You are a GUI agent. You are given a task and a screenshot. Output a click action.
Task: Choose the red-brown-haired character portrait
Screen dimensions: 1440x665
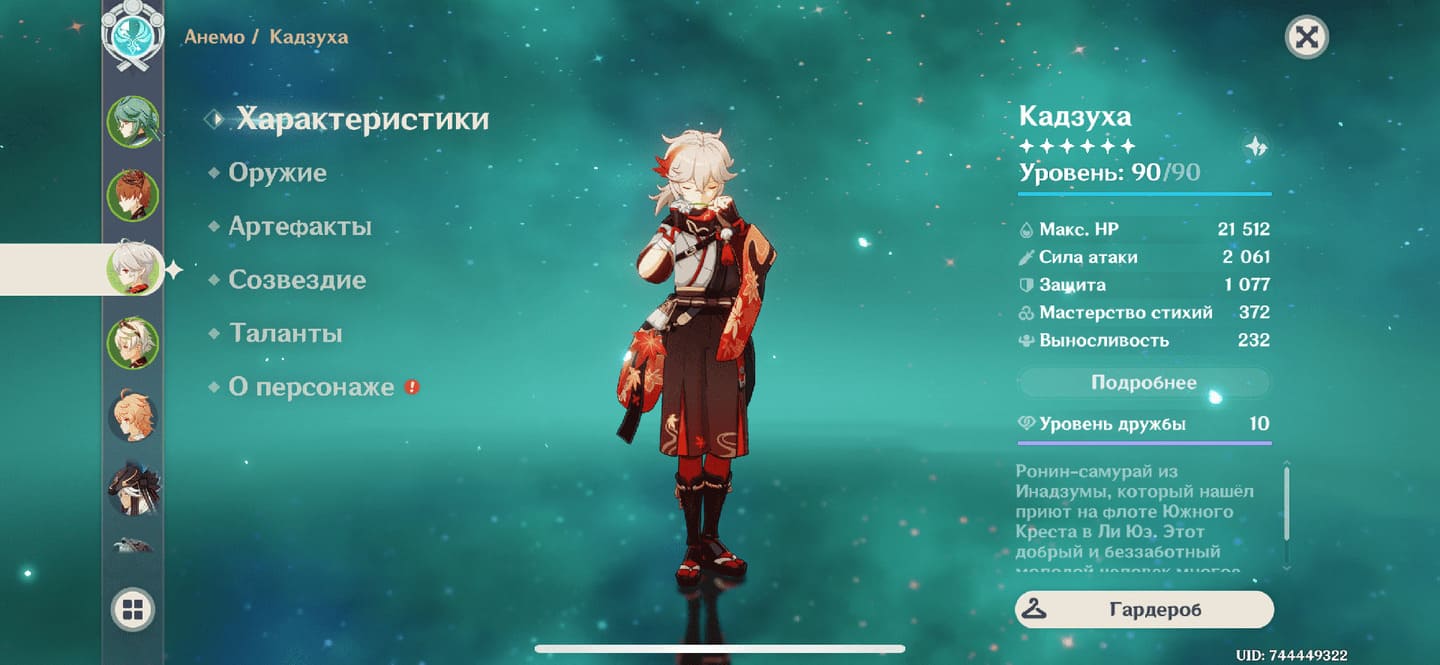133,195
